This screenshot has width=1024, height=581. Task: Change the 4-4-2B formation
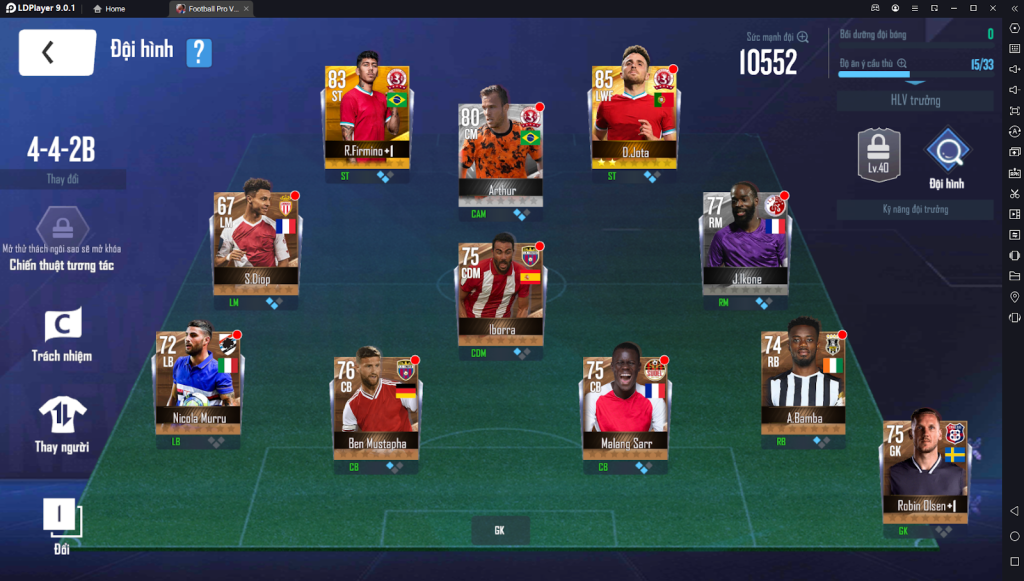[62, 179]
